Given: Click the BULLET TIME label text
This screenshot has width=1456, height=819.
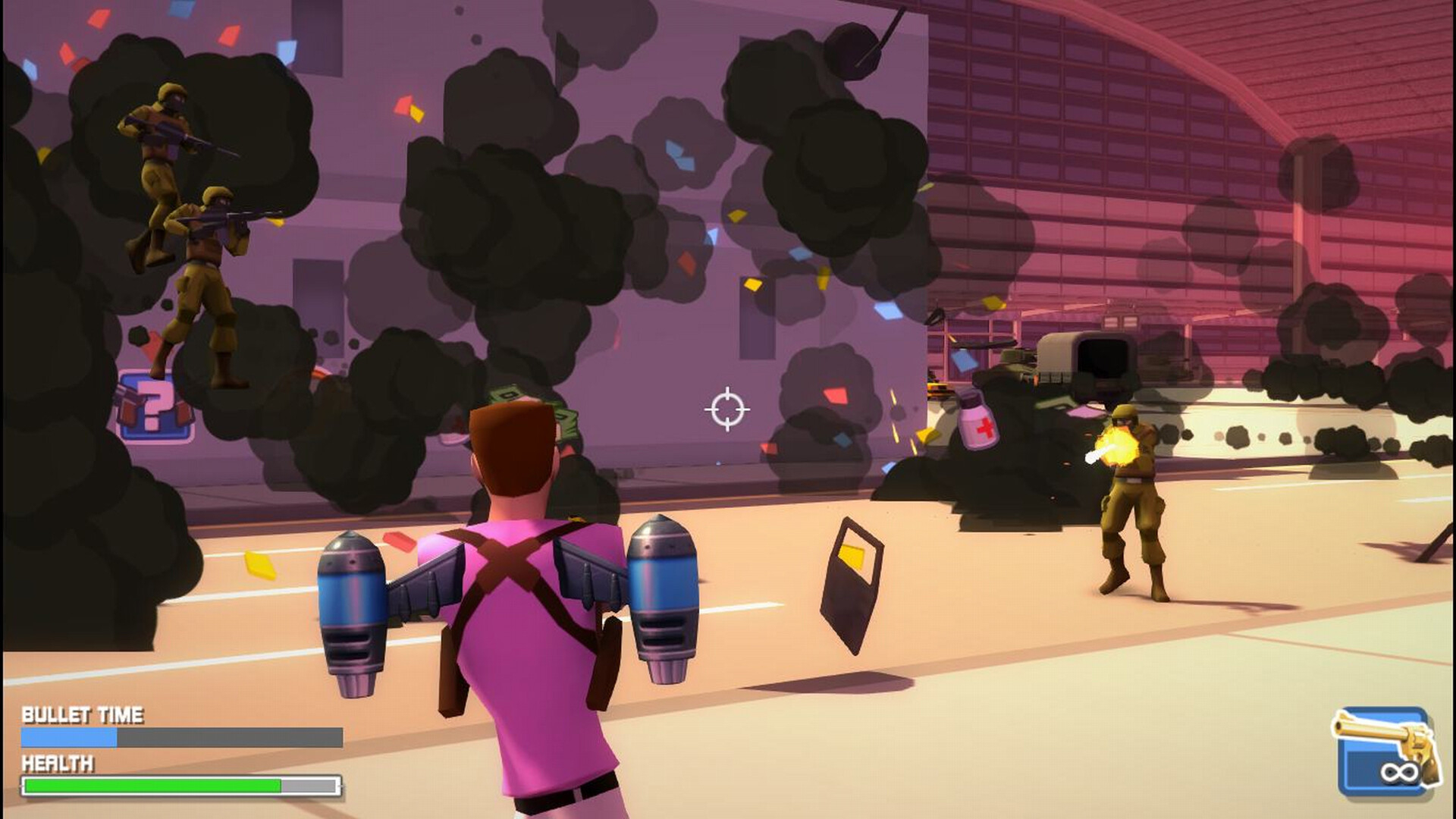Looking at the screenshot, I should [x=83, y=713].
